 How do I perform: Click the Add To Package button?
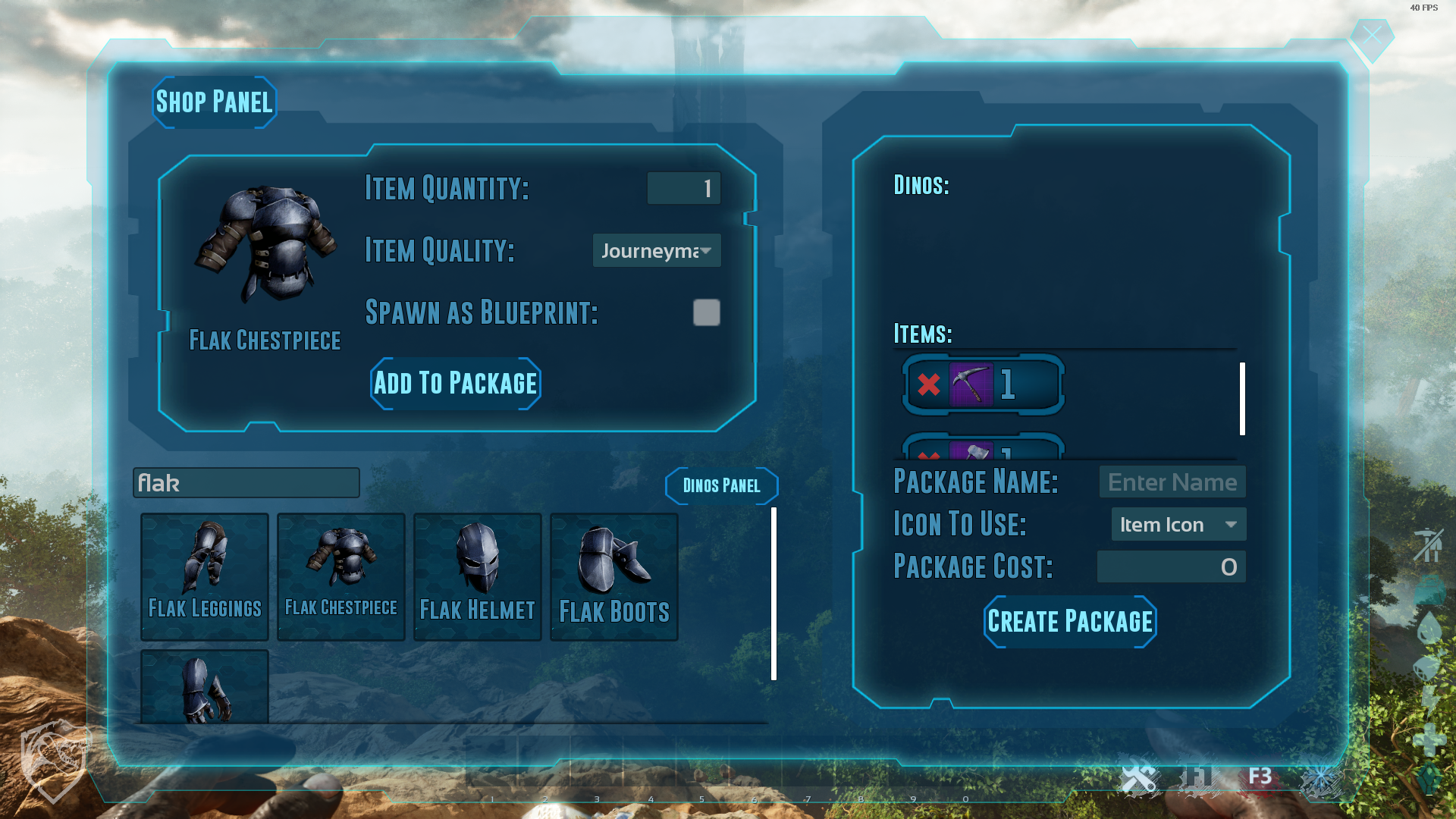[x=456, y=383]
